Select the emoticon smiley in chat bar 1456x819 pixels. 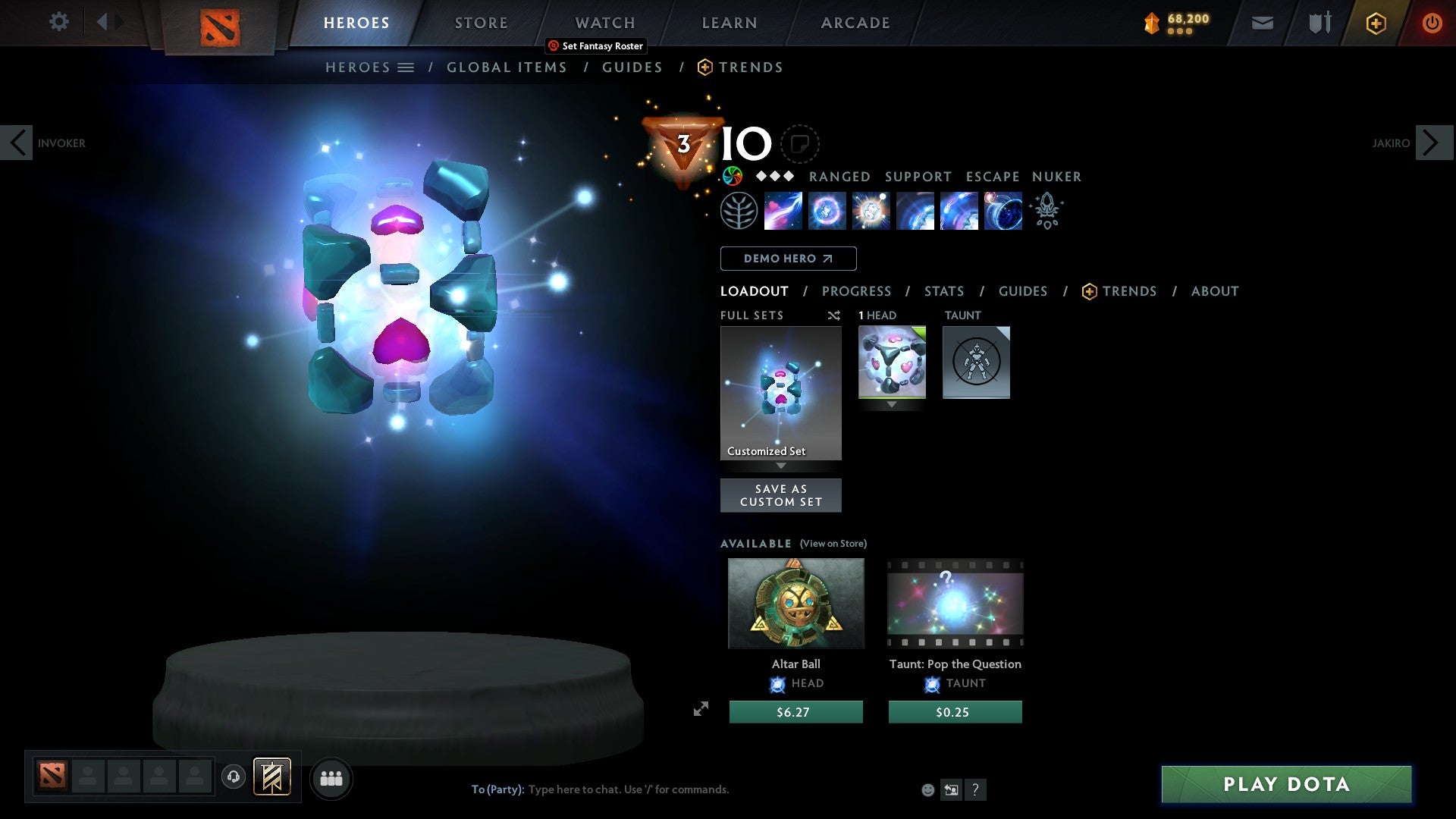click(927, 789)
